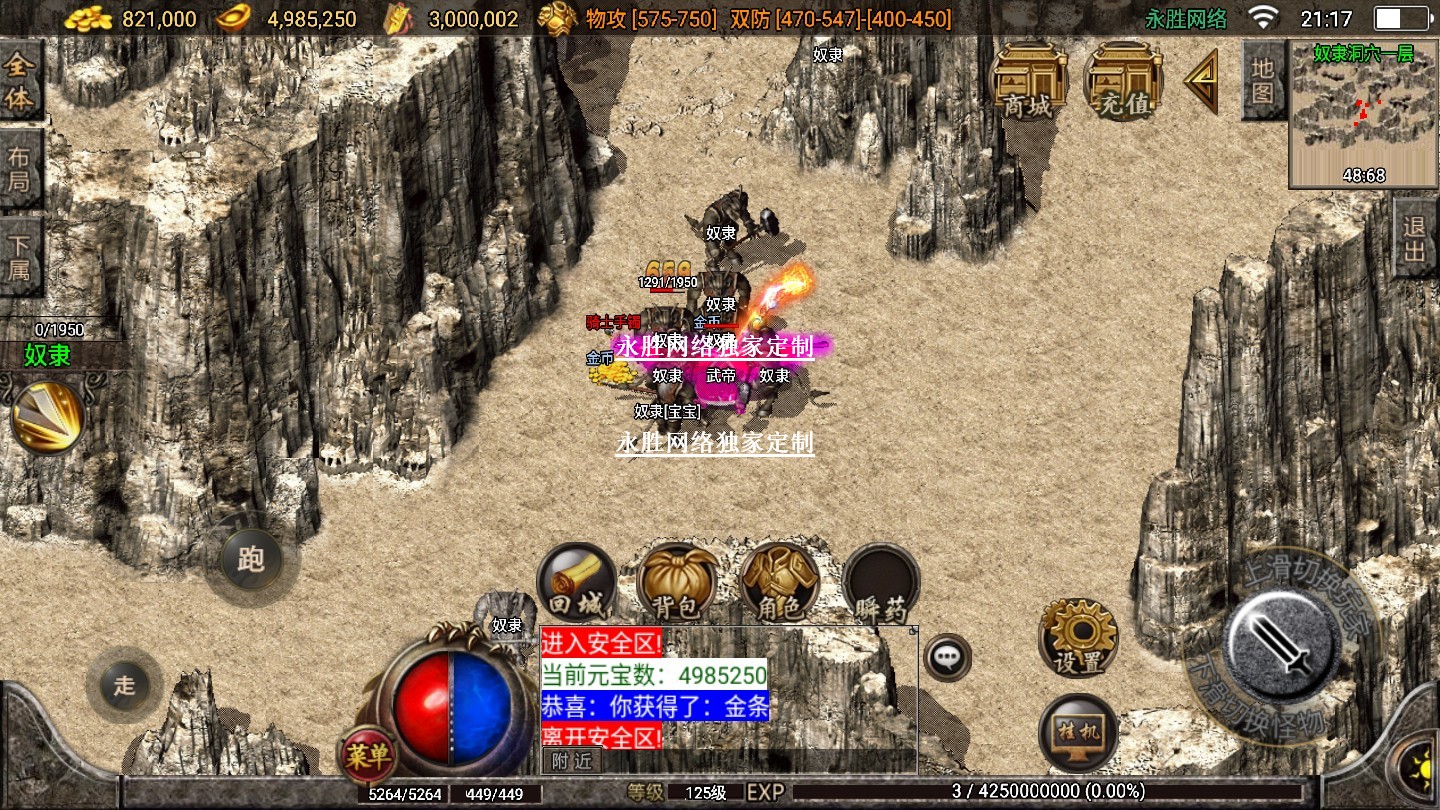This screenshot has width=1440, height=810.
Task: Select the 下属 tab
Action: pos(20,256)
